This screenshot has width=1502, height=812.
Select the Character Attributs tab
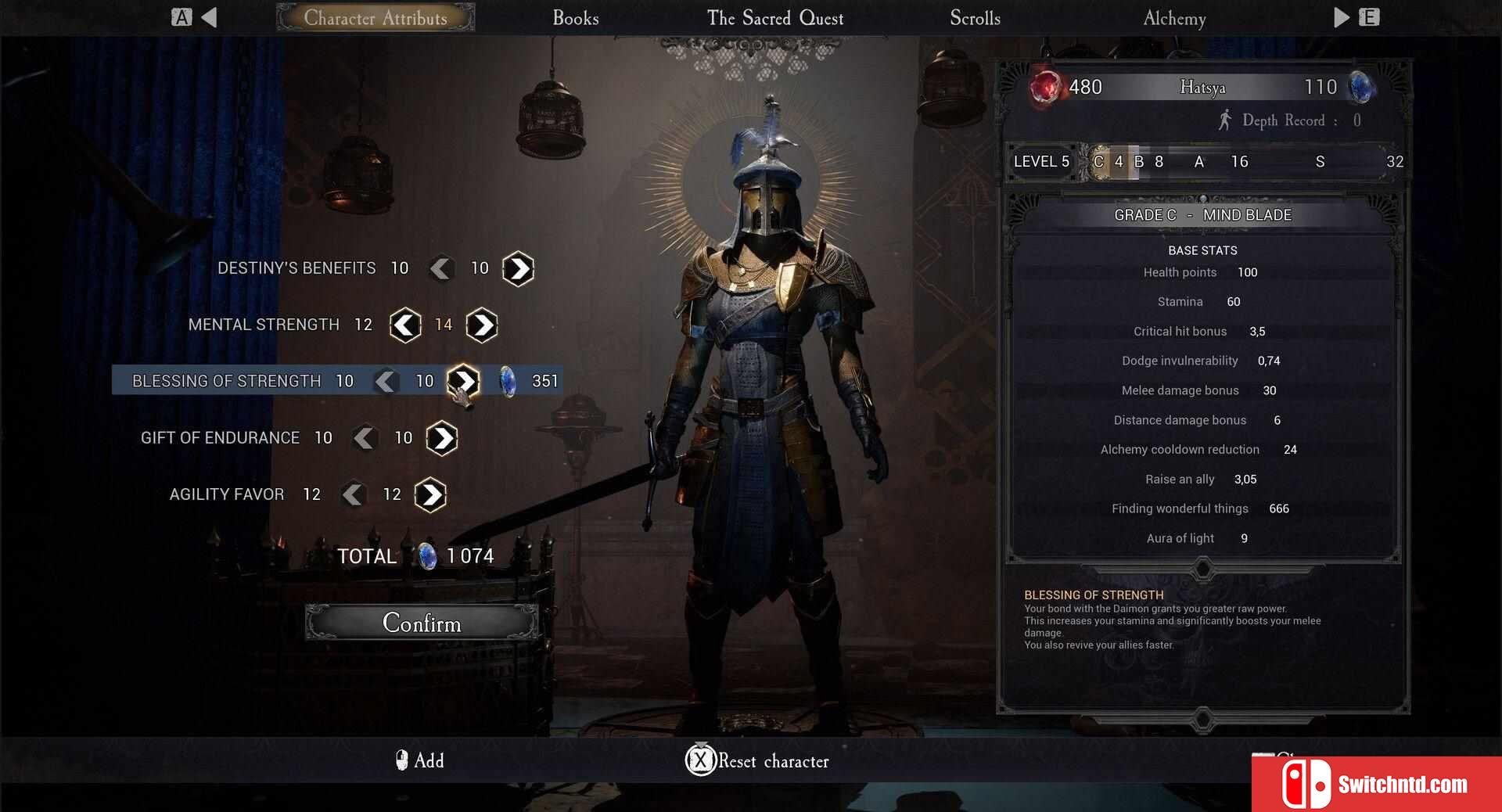tap(375, 18)
